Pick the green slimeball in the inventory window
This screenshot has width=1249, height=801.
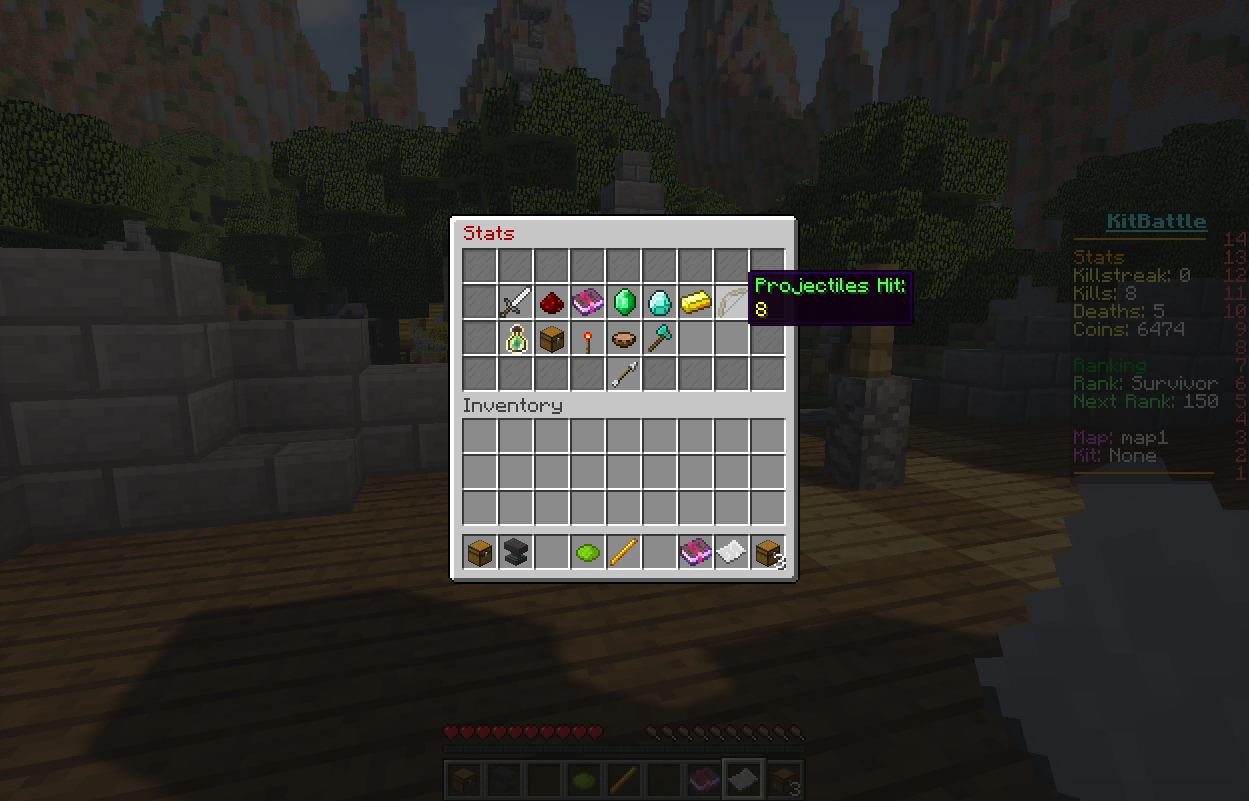coord(588,551)
